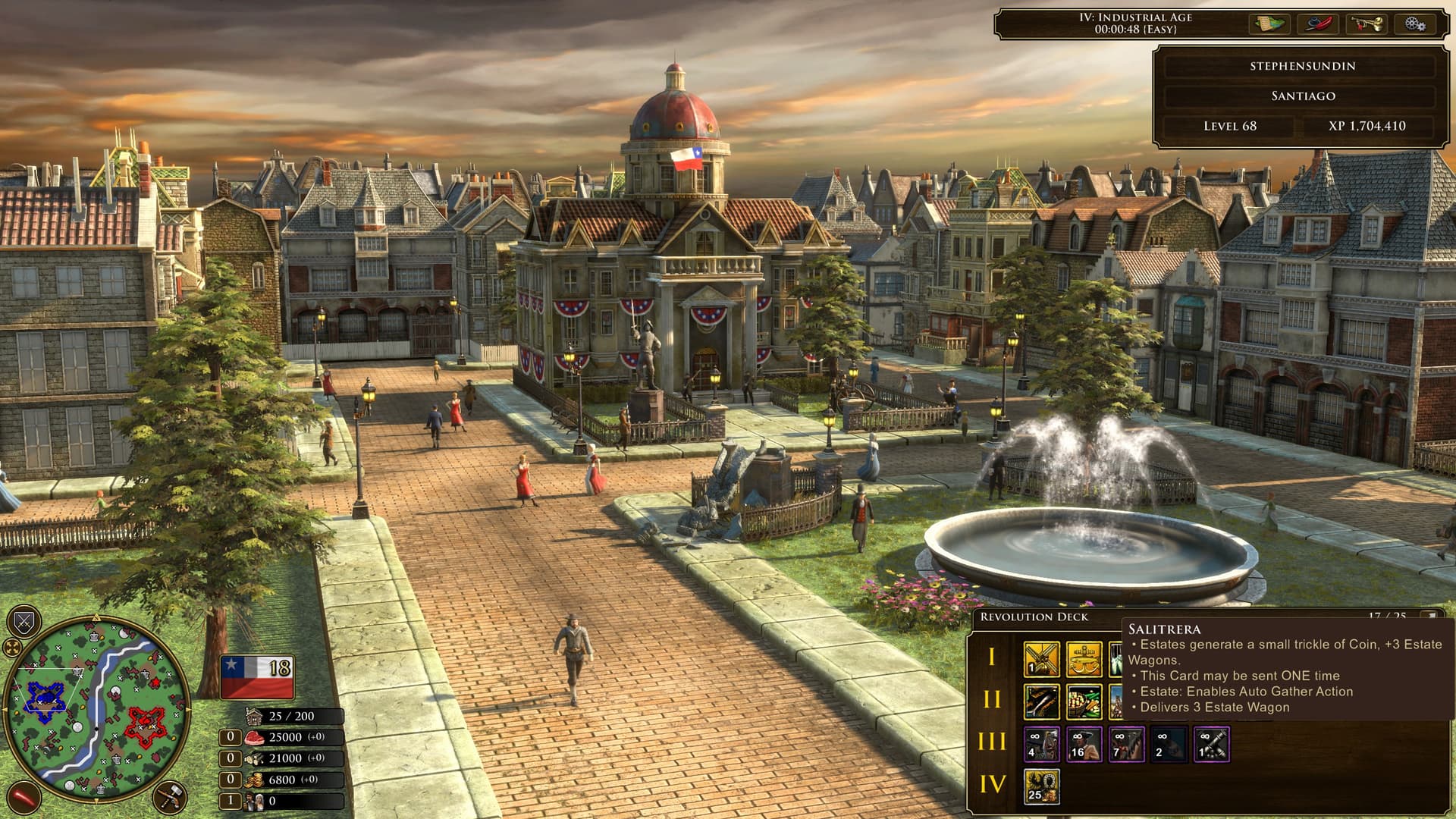
Task: Send the crossed cannons card in row III
Action: click(x=1211, y=744)
